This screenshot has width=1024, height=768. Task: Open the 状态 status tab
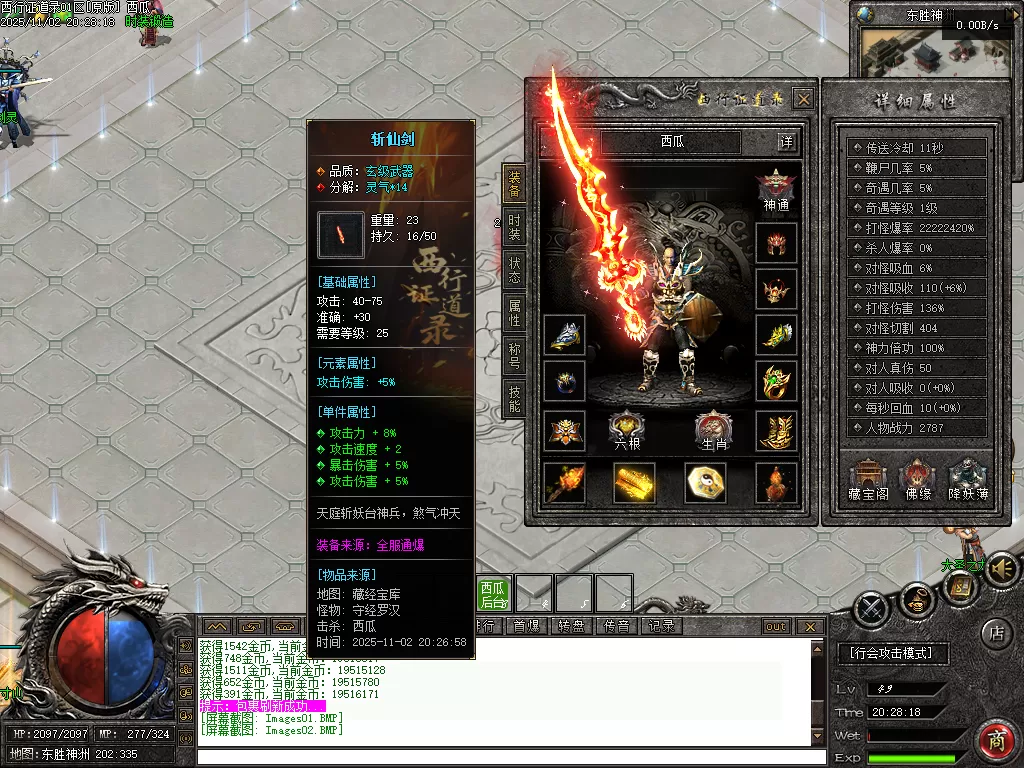(513, 270)
